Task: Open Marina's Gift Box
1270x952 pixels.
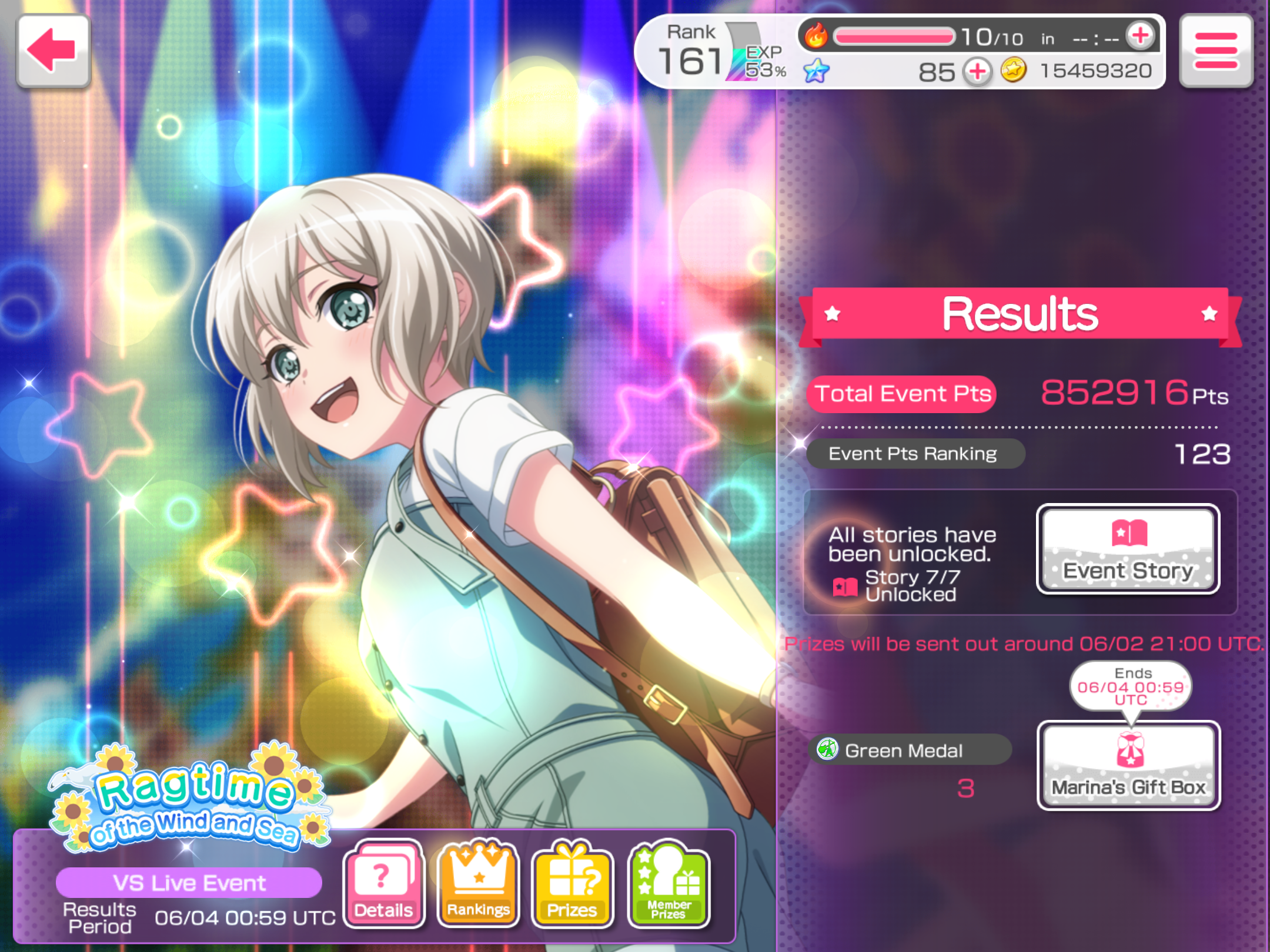Action: coord(1128,766)
